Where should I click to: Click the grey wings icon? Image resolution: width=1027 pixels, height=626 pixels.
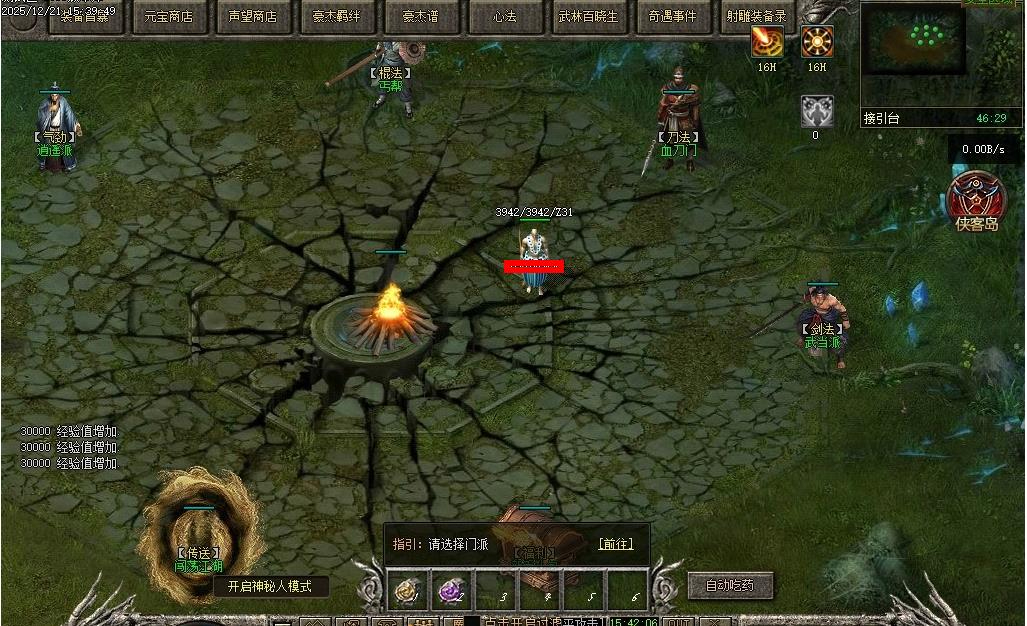pyautogui.click(x=817, y=111)
